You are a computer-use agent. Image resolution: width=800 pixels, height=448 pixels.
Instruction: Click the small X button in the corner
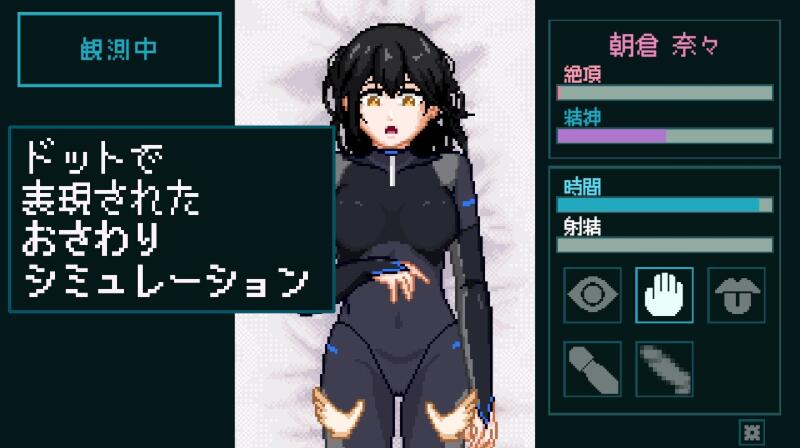click(752, 431)
